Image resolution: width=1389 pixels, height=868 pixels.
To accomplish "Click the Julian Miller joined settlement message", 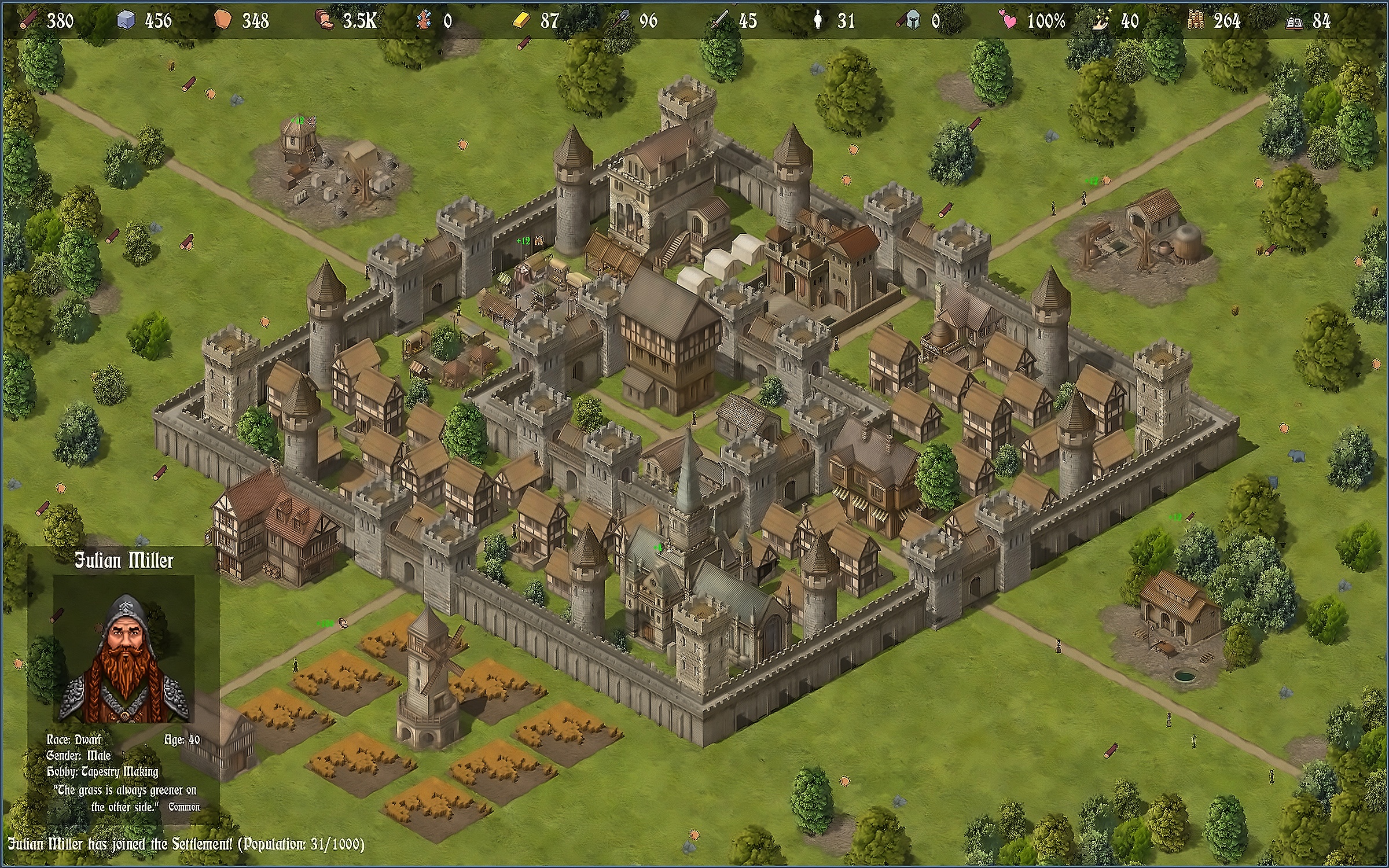I will click(186, 844).
